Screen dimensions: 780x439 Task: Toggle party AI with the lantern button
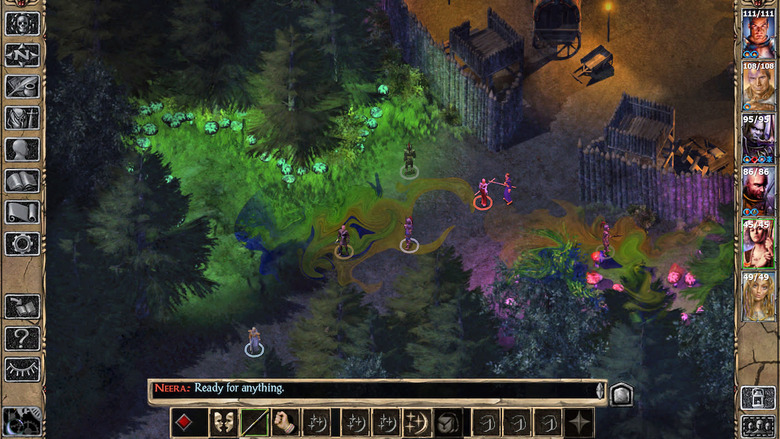(757, 397)
